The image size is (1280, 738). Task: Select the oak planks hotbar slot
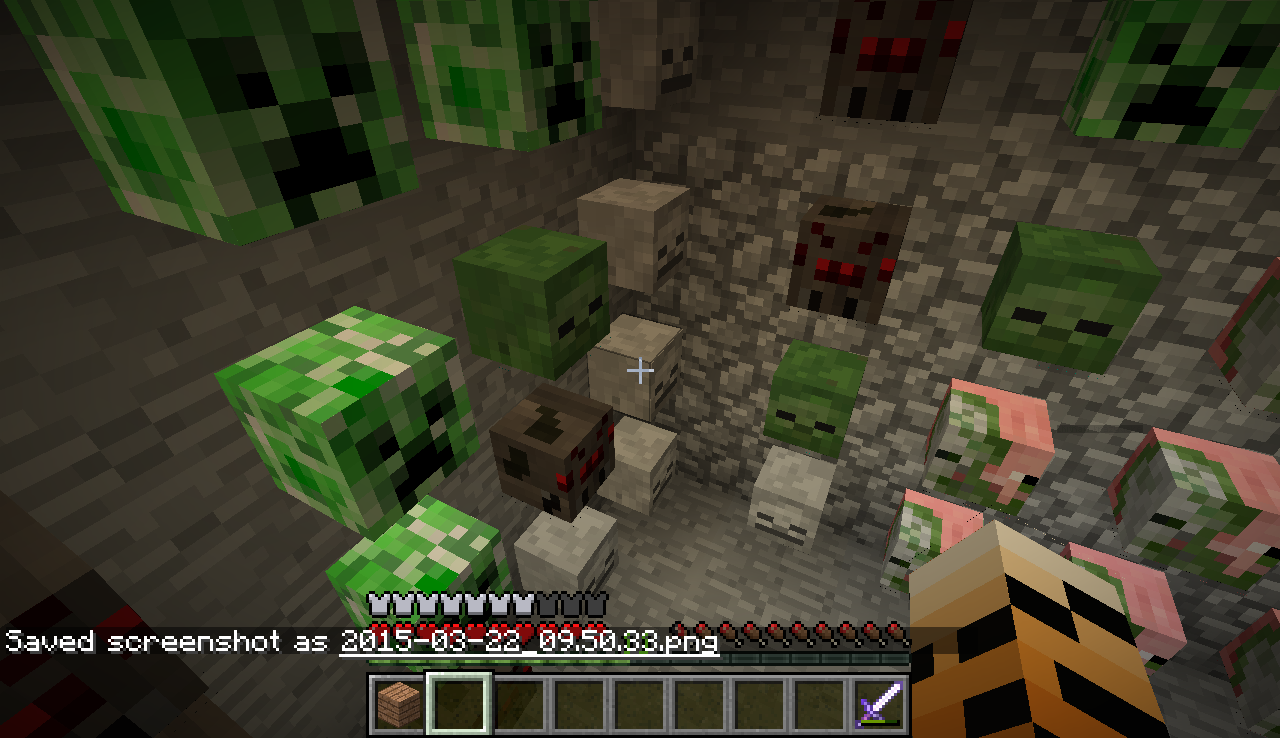(x=398, y=704)
